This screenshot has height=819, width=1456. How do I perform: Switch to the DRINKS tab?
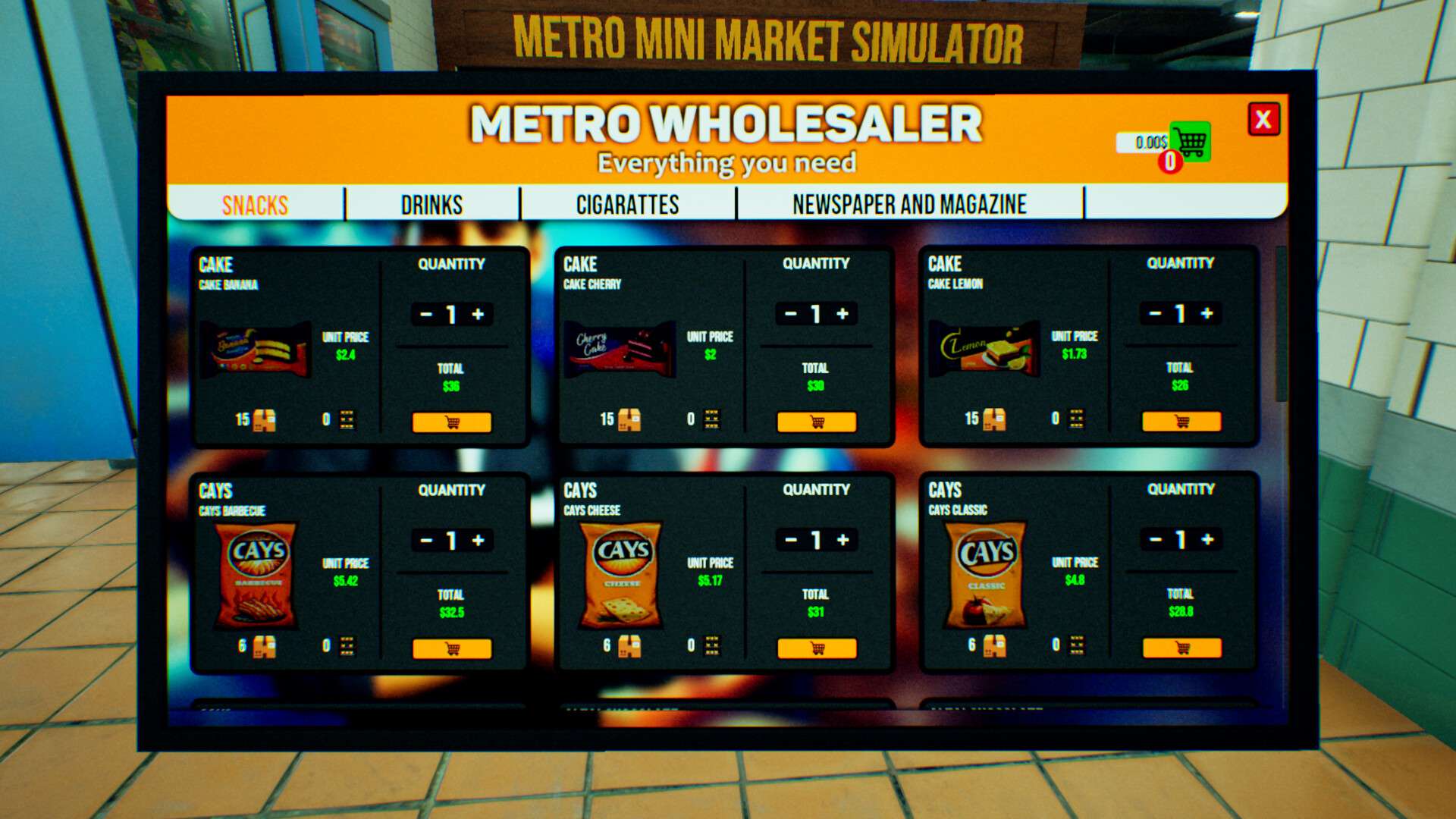431,204
